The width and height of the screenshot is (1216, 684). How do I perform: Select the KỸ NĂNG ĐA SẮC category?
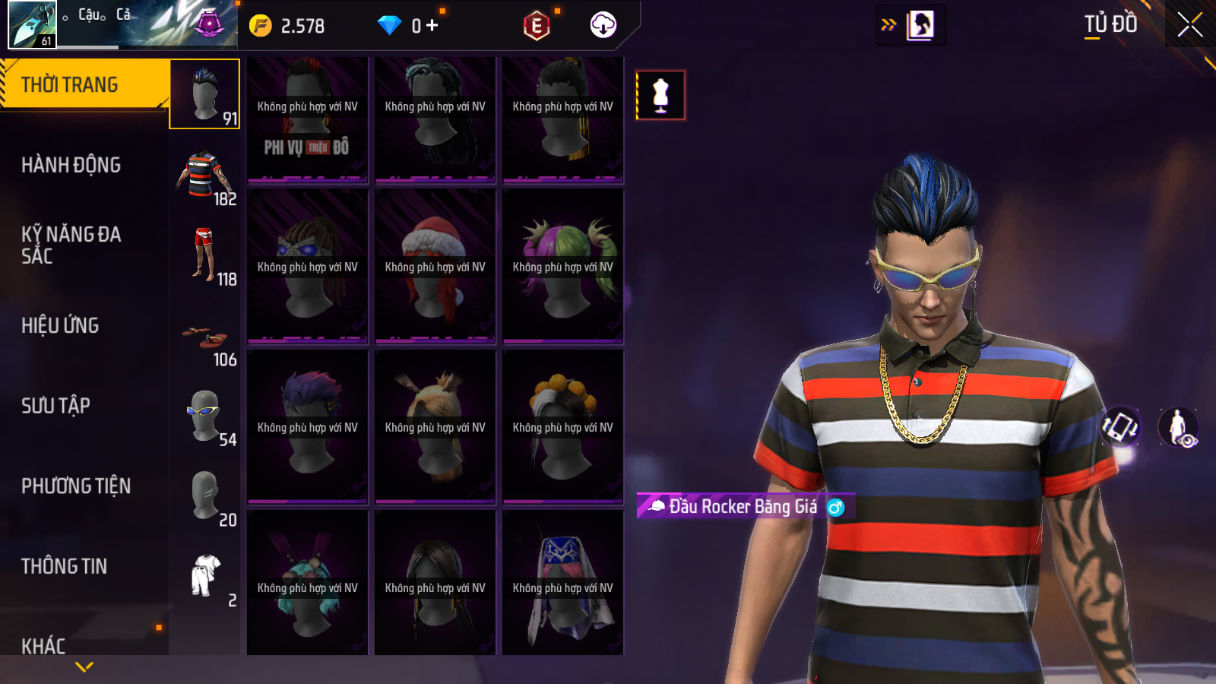71,245
